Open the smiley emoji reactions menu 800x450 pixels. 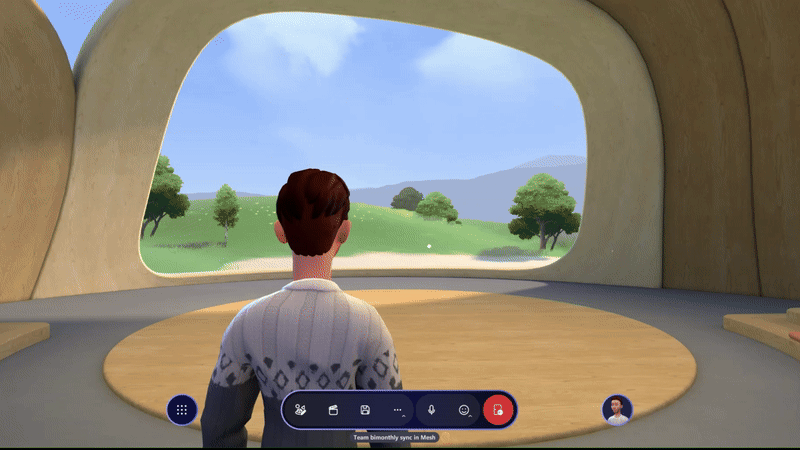tap(464, 410)
